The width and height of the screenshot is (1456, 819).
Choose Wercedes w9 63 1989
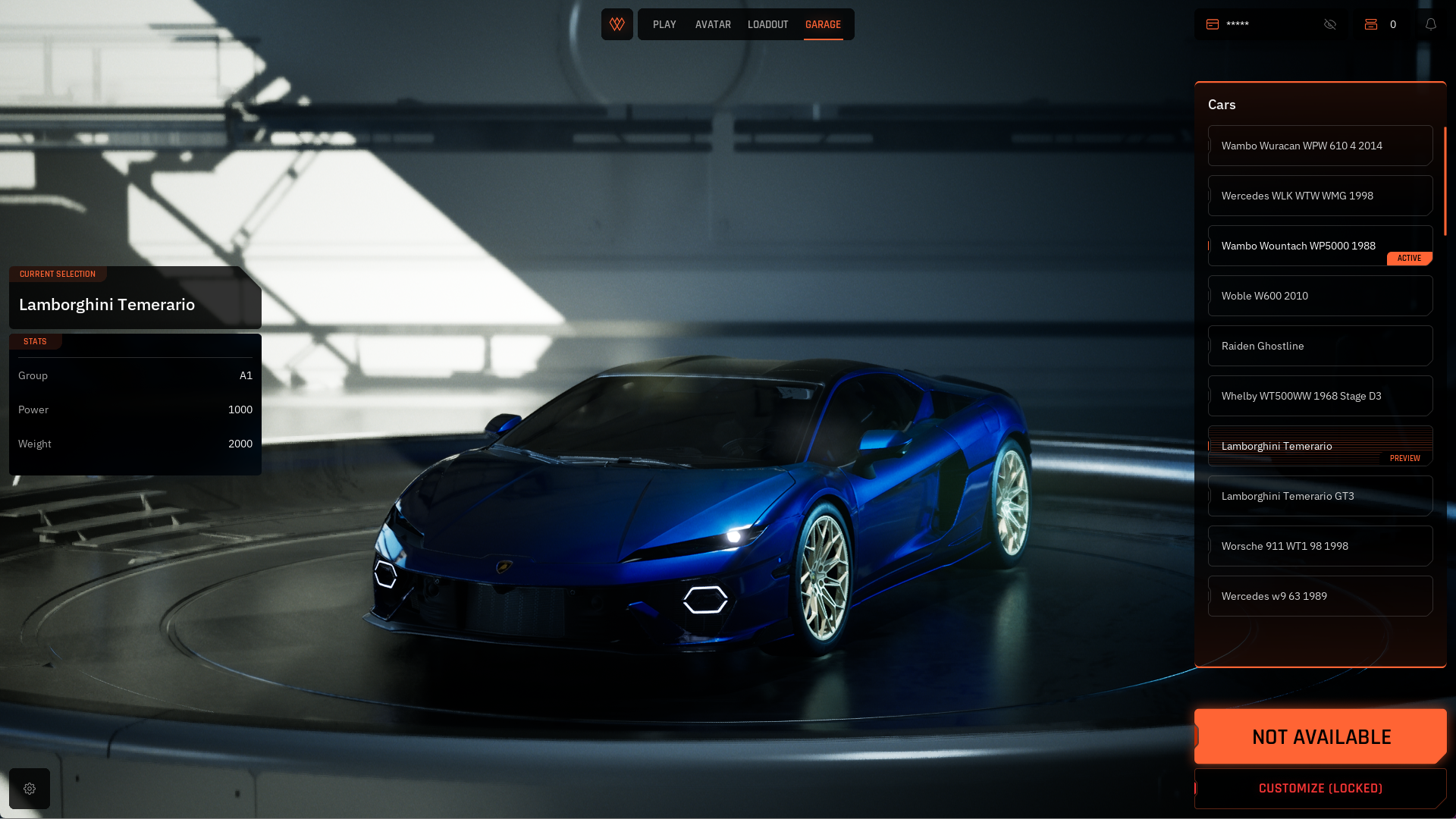pyautogui.click(x=1319, y=596)
